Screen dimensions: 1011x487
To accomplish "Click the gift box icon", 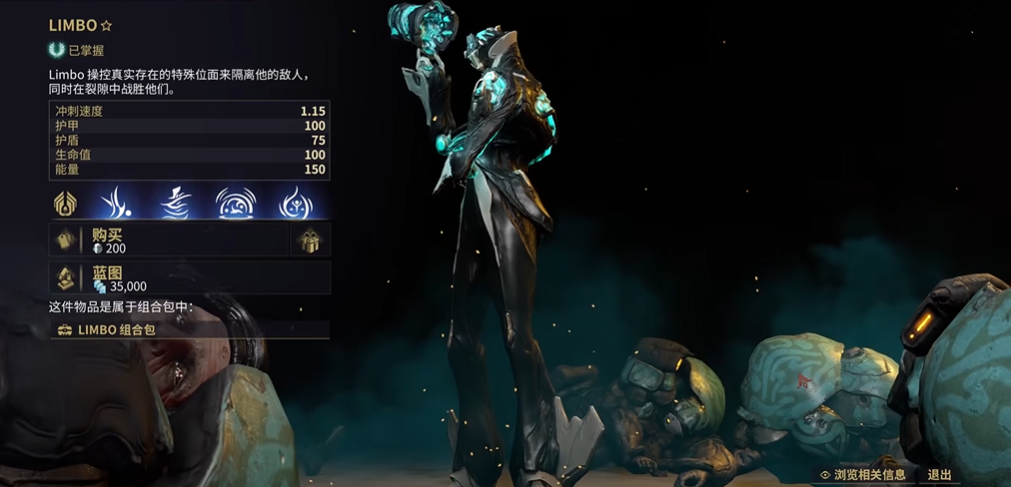I will [310, 240].
